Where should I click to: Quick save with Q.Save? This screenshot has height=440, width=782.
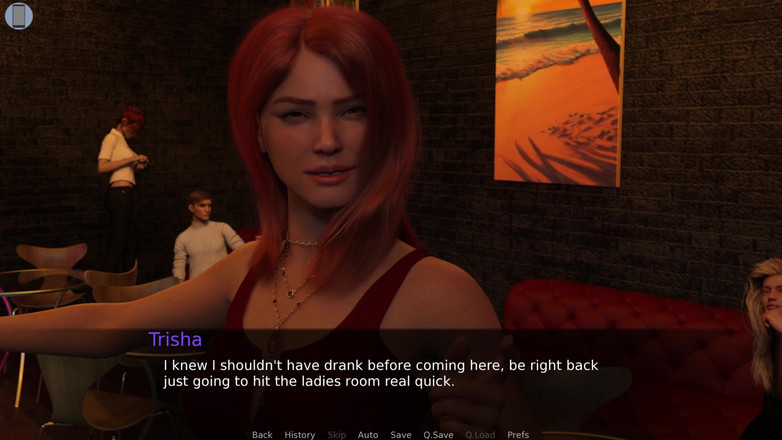438,435
